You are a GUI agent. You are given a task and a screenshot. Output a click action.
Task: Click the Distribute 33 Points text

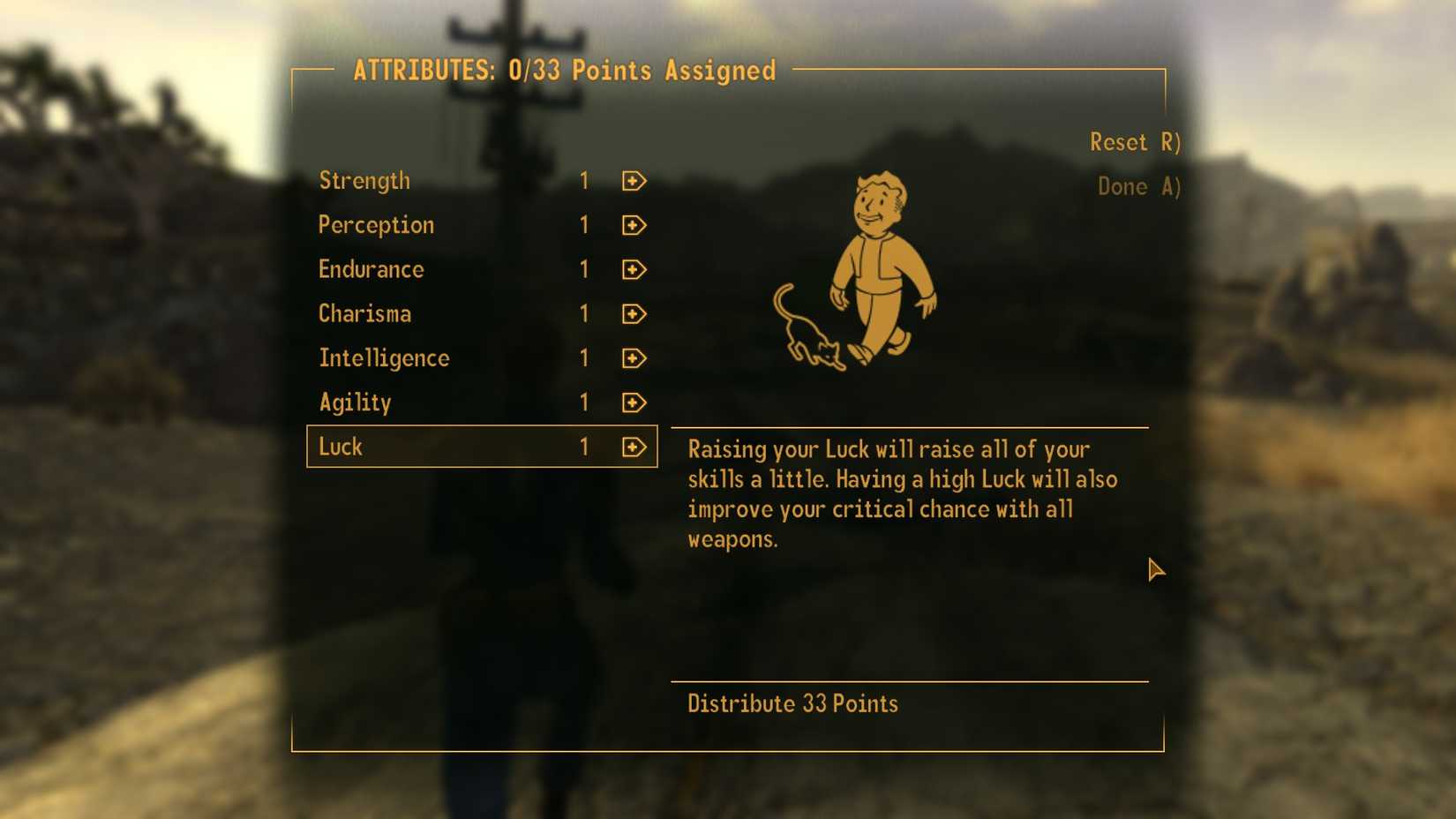point(792,703)
